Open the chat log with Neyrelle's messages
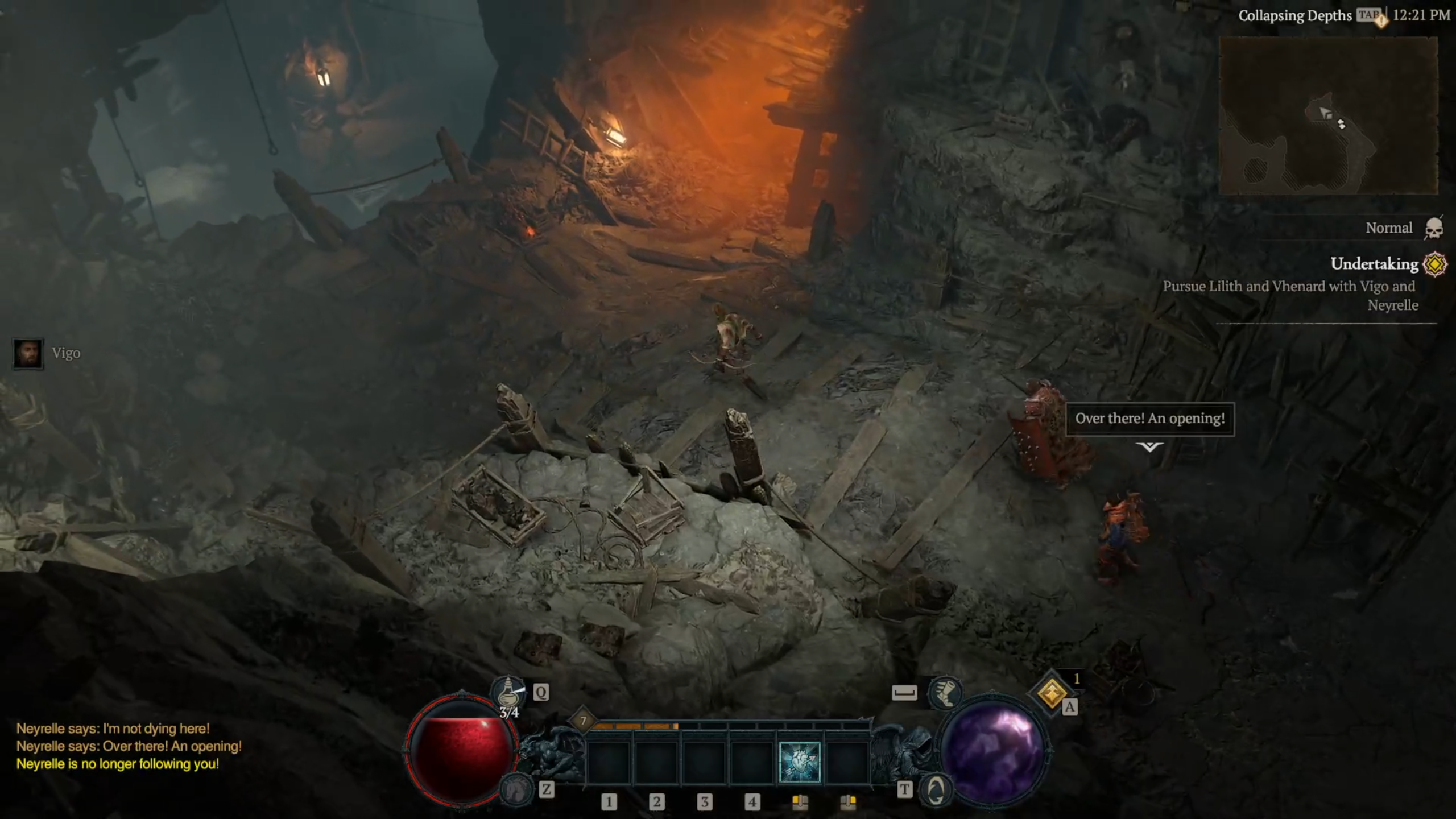Image resolution: width=1456 pixels, height=819 pixels. [x=129, y=746]
